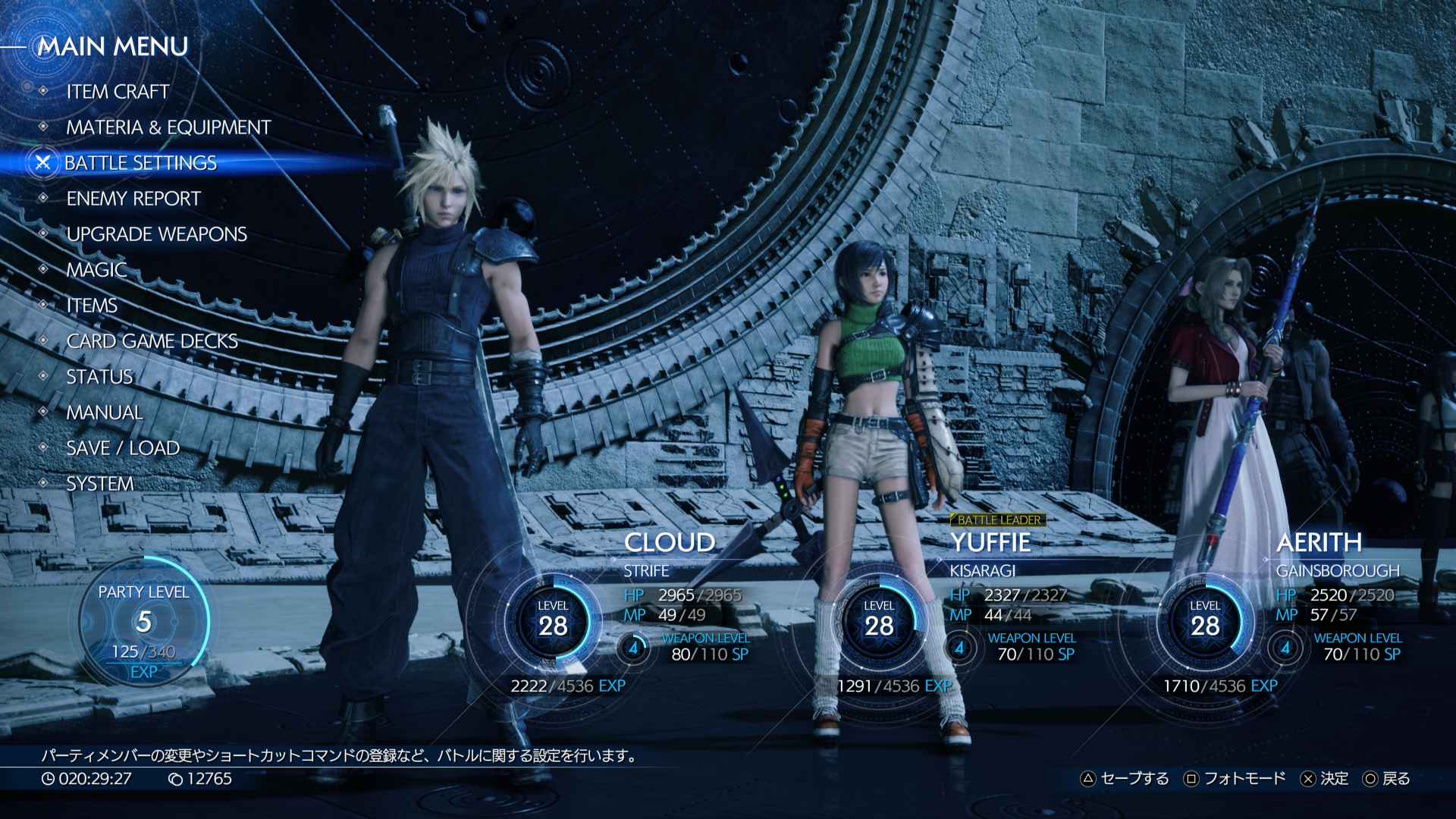
Task: View the Status screen
Action: pos(99,377)
